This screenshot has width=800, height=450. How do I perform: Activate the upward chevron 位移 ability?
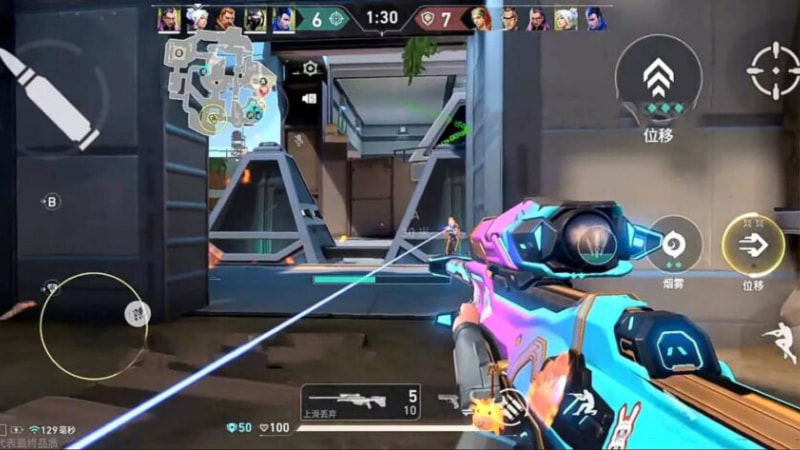coord(657,80)
